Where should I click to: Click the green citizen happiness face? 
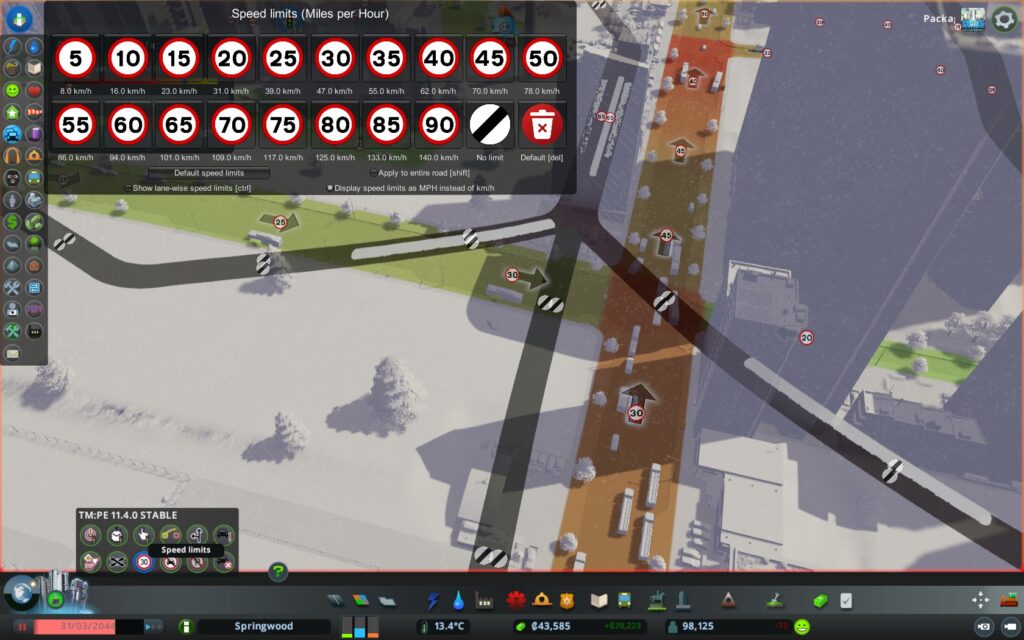[802, 627]
